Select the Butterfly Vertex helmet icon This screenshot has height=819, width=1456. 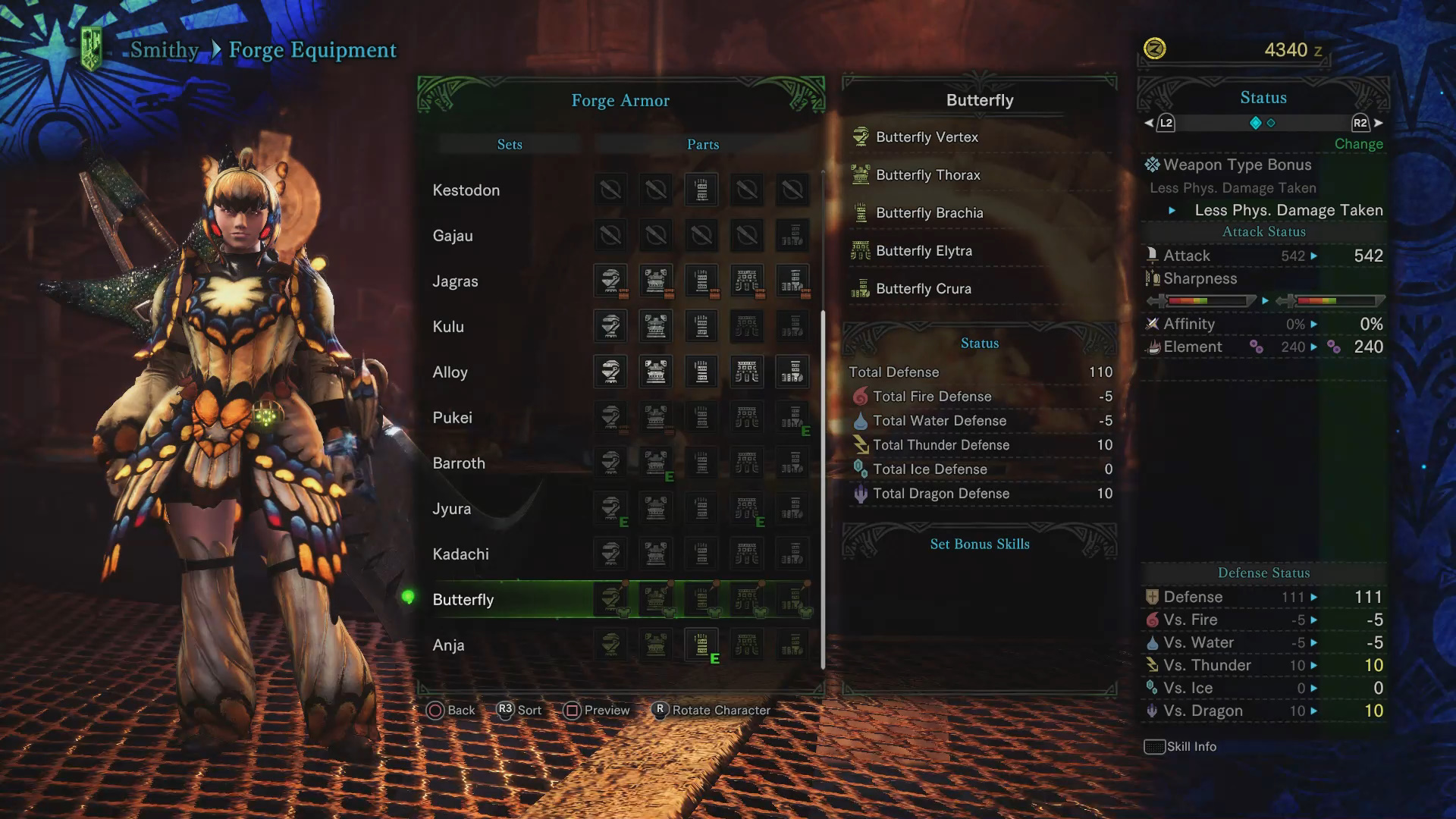coord(861,136)
